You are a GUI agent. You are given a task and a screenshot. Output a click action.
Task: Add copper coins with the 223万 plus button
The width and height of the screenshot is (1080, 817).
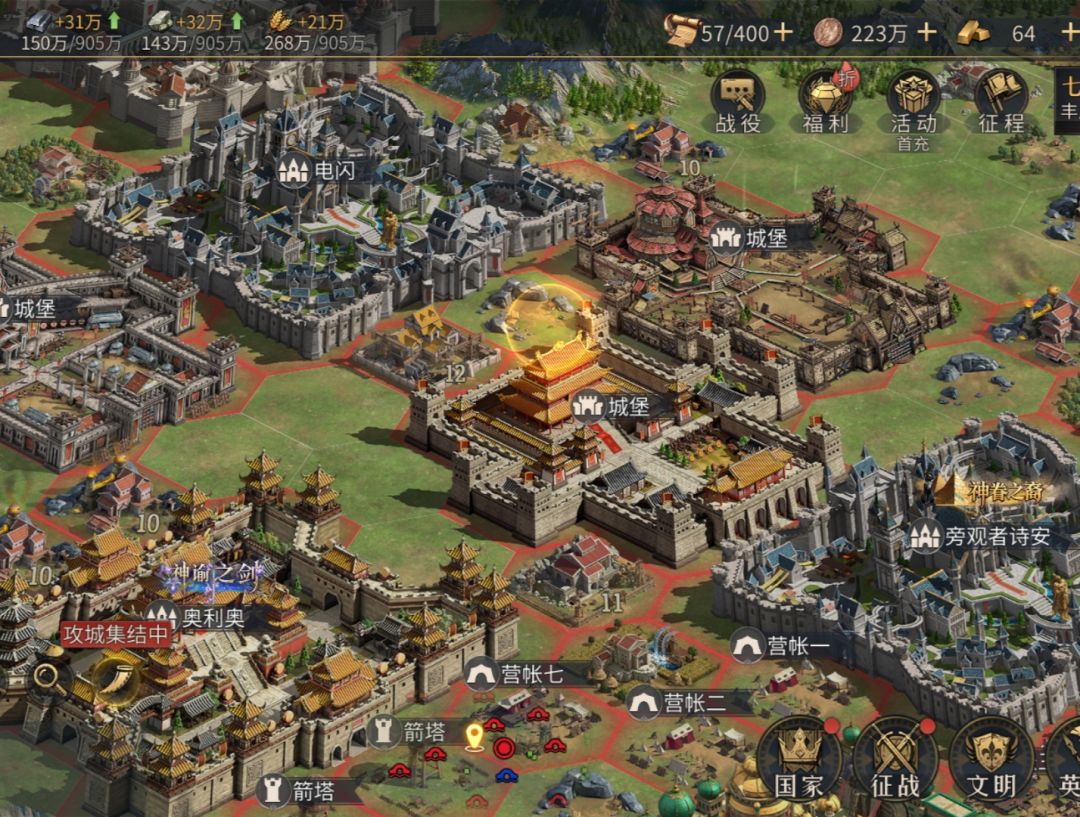click(927, 33)
